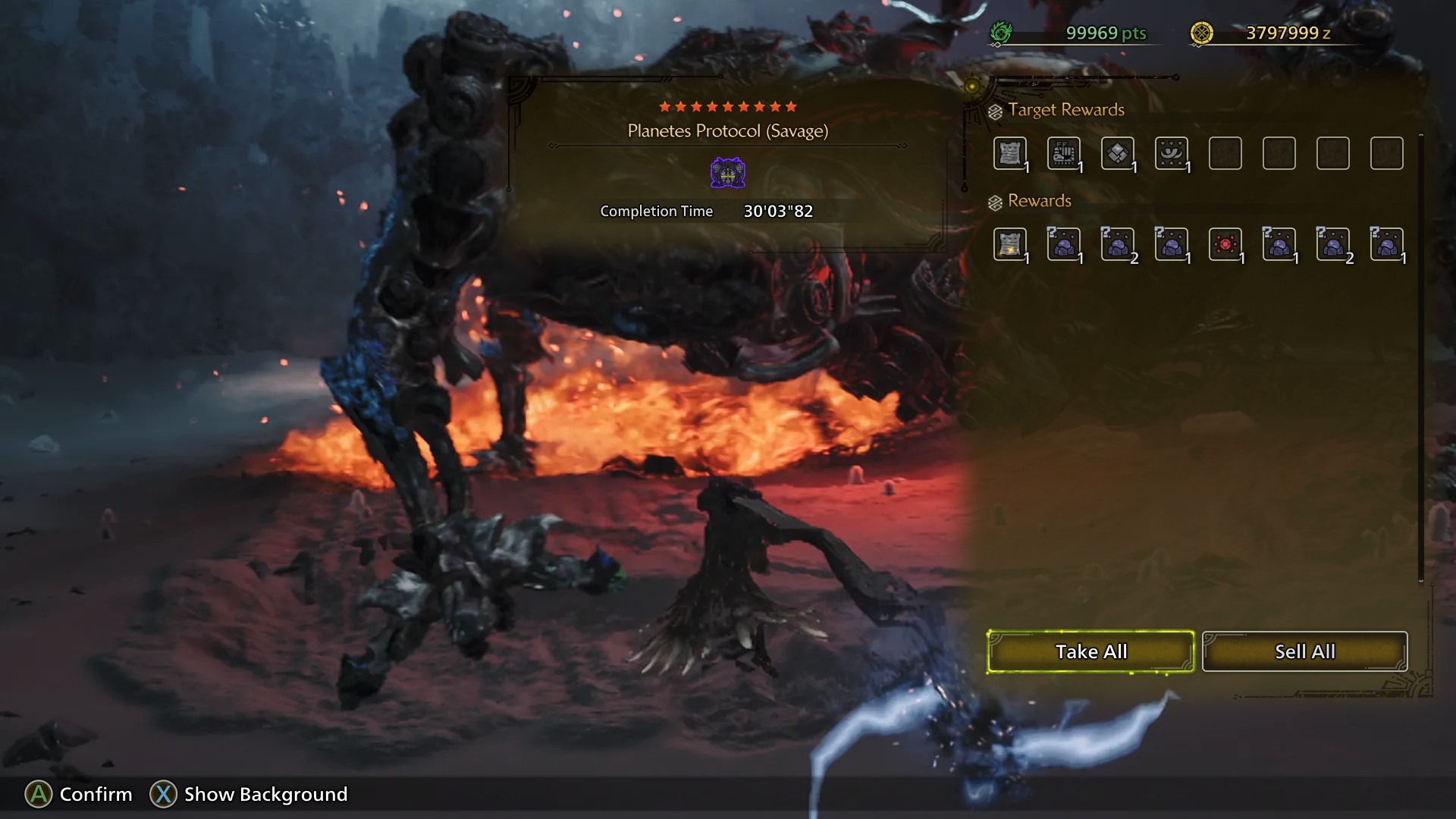The width and height of the screenshot is (1456, 819).
Task: Select the gray scroll ticket in Target Rewards
Action: 1010,153
